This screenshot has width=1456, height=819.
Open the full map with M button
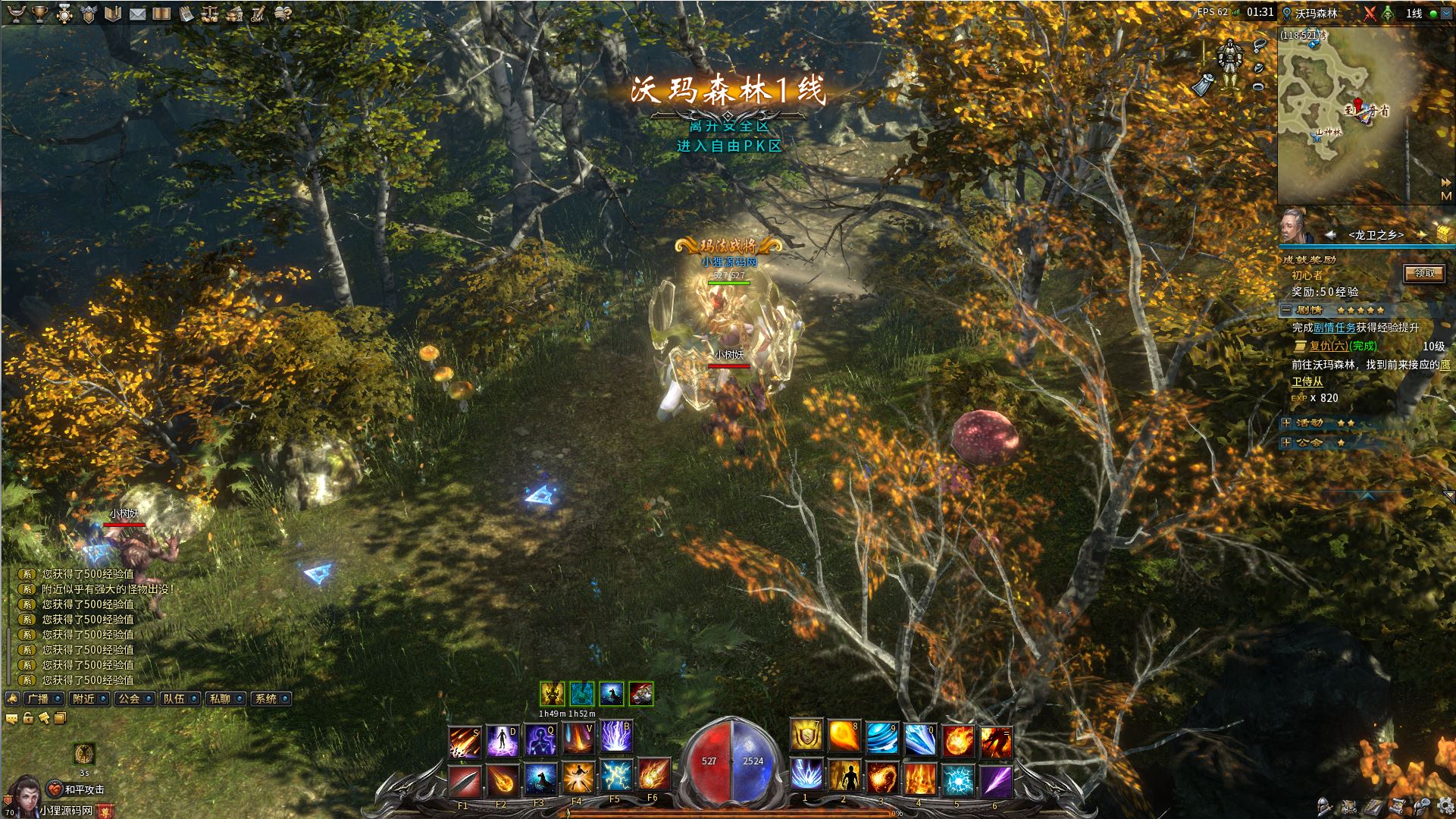tap(1446, 196)
